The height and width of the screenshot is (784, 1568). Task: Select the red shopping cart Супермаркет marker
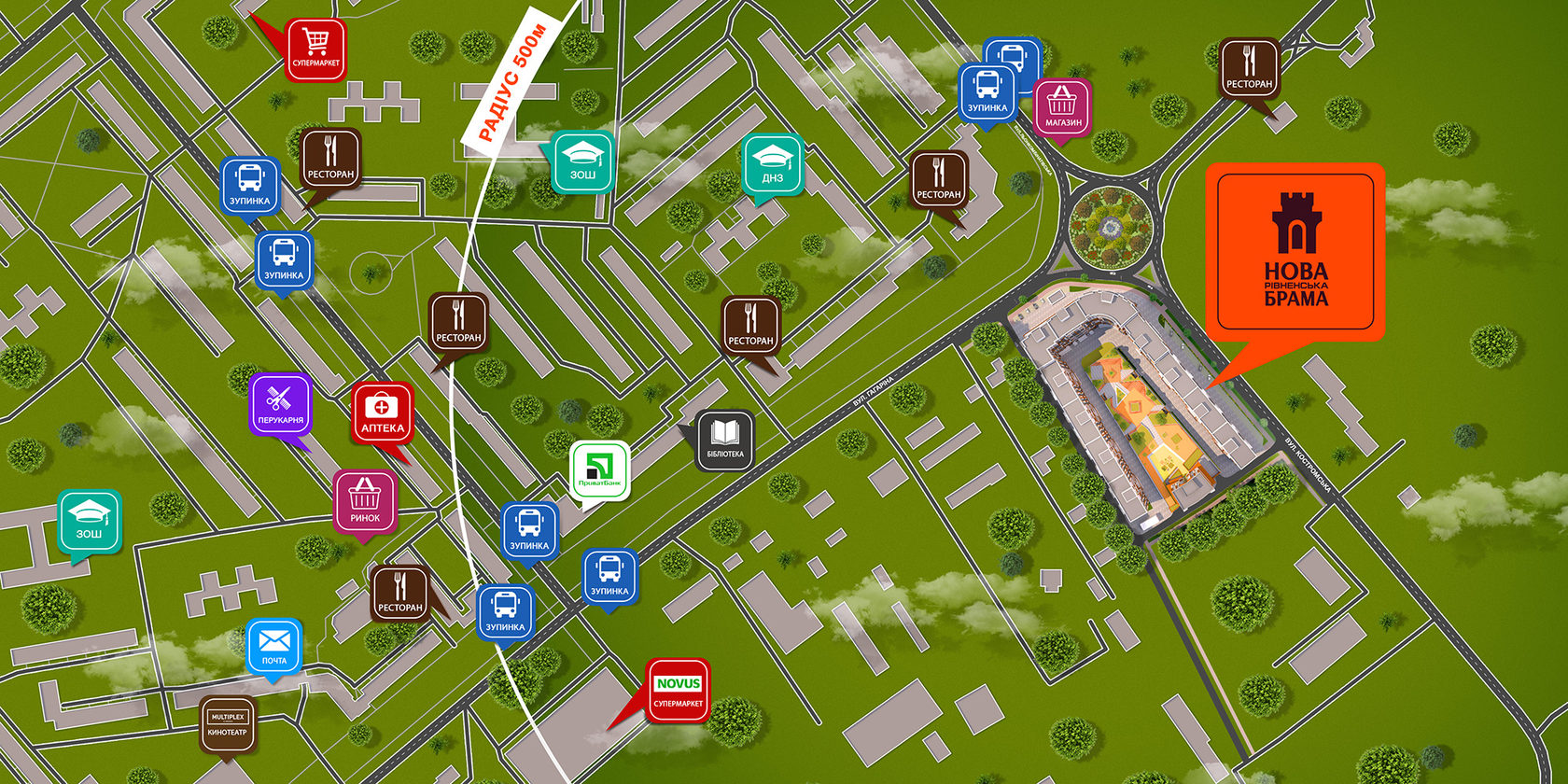315,49
